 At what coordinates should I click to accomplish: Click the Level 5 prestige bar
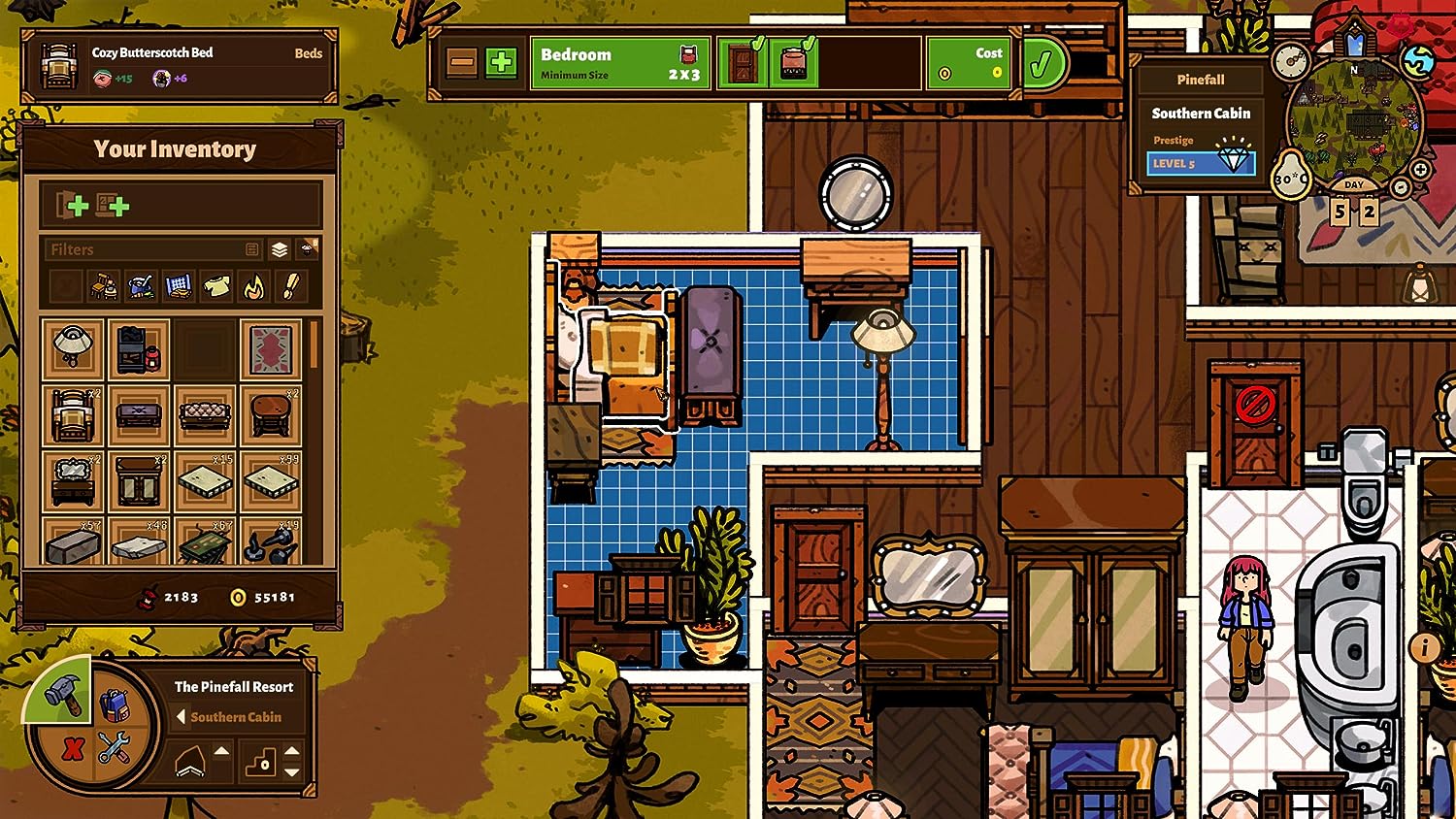pyautogui.click(x=1202, y=163)
